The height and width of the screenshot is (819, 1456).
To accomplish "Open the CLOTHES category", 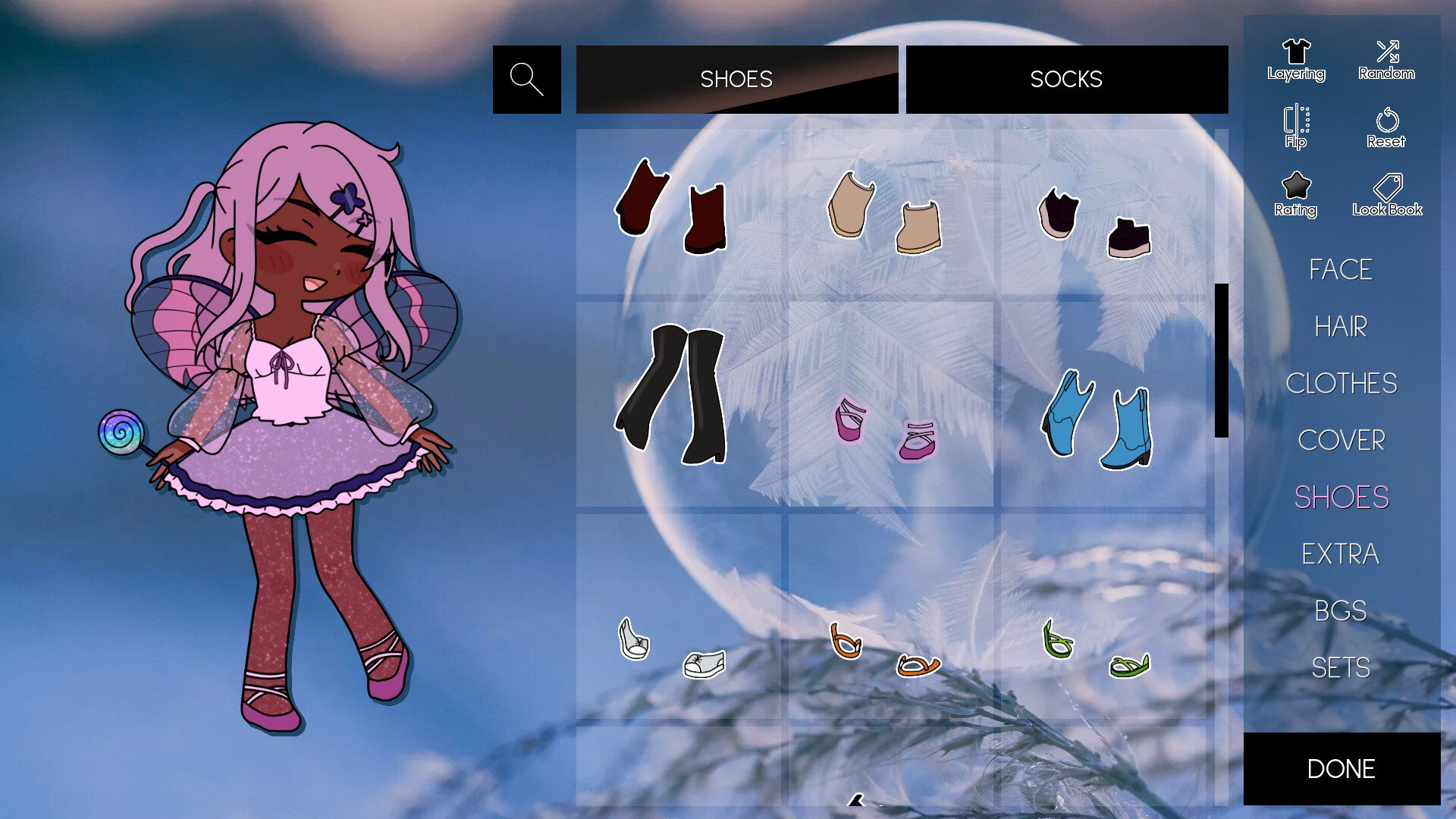I will 1342,384.
